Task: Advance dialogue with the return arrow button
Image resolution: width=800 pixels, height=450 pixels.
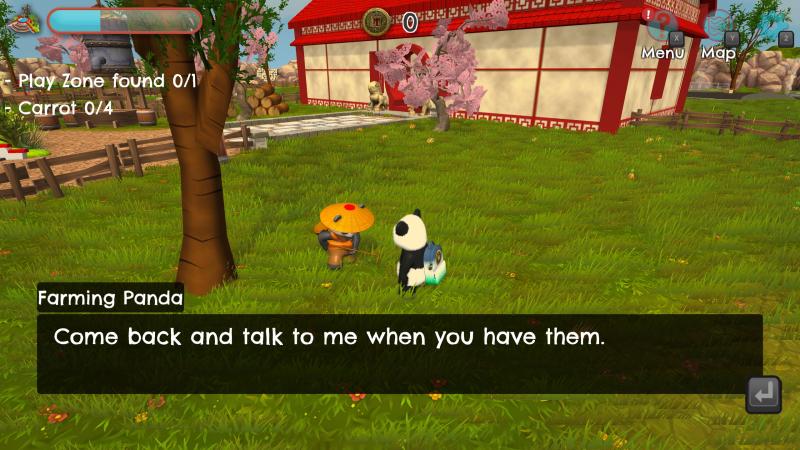Action: 763,394
